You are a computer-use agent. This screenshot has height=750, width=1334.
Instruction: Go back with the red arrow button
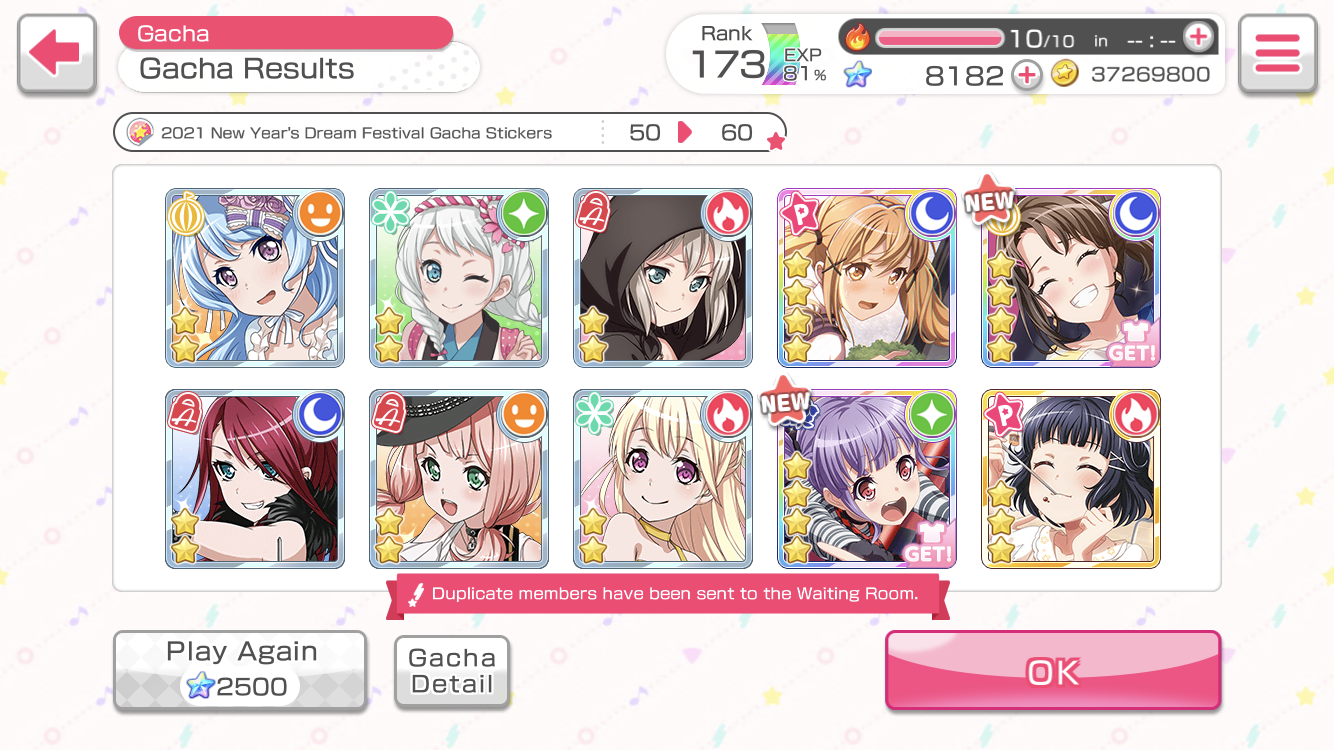pyautogui.click(x=56, y=54)
